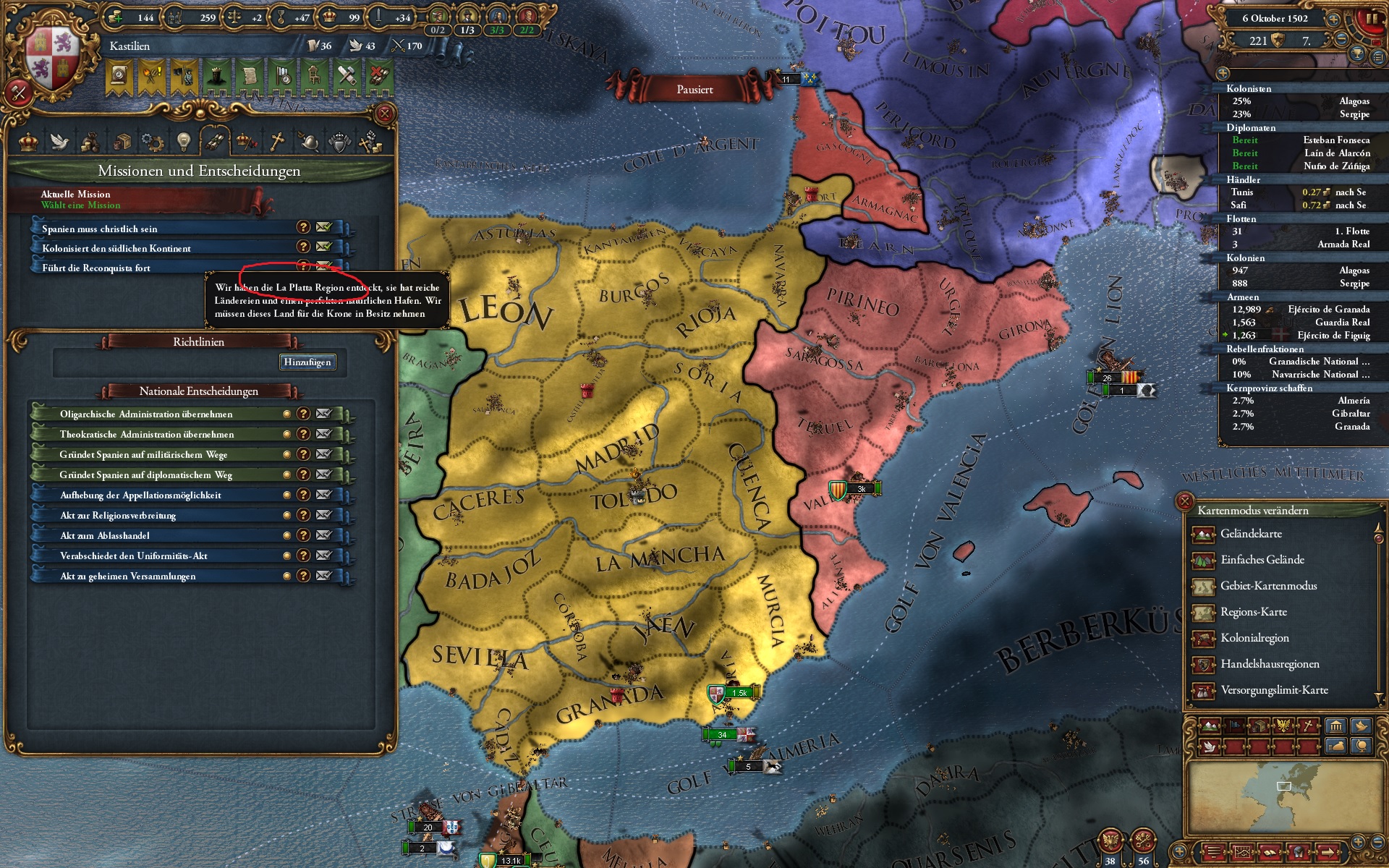Toggle pause with the pause button

[x=1372, y=18]
